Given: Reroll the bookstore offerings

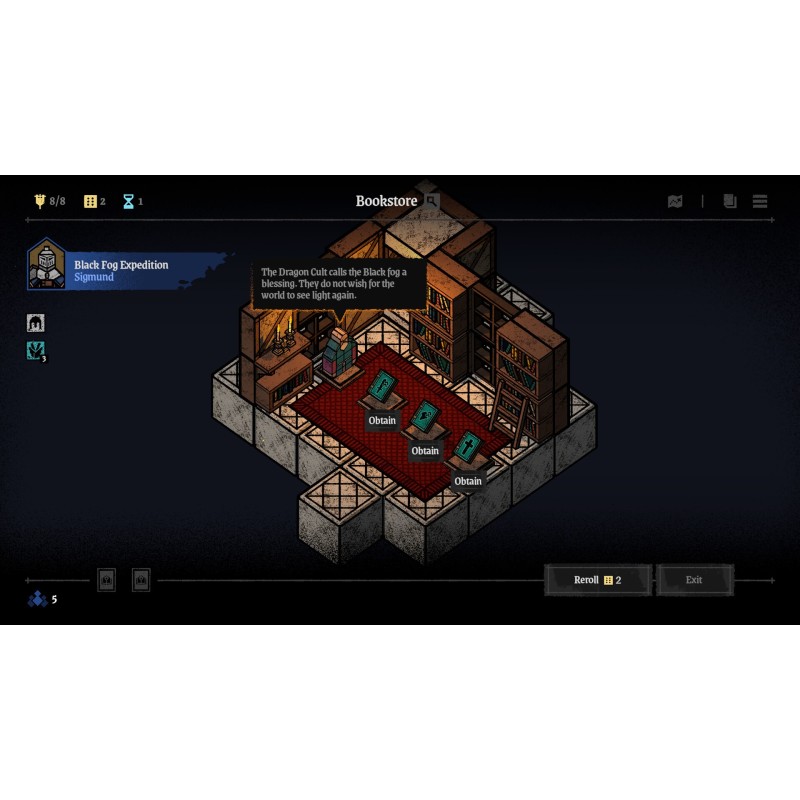Looking at the screenshot, I should pos(598,580).
